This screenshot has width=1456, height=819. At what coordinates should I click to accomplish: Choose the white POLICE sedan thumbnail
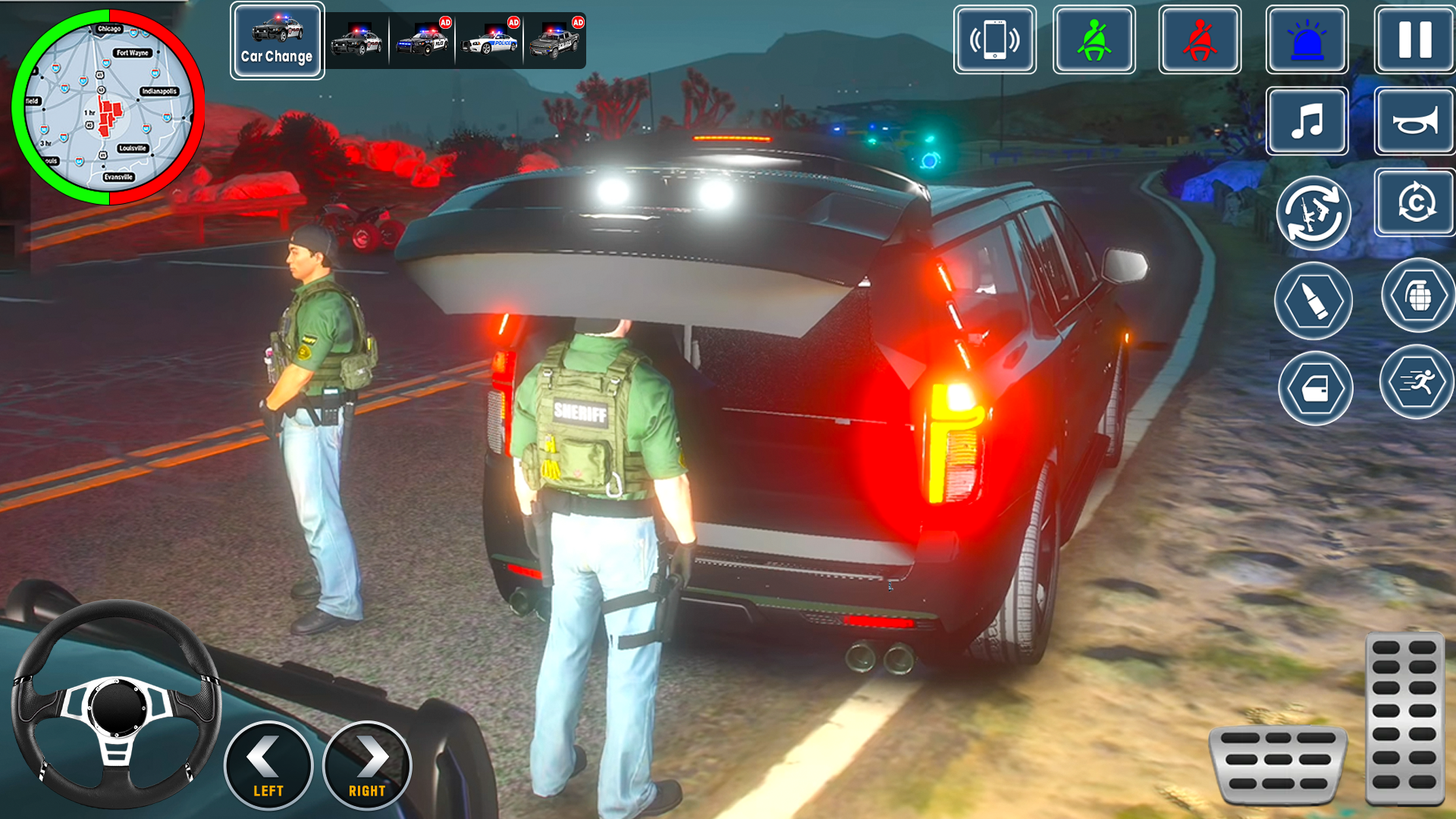[489, 41]
